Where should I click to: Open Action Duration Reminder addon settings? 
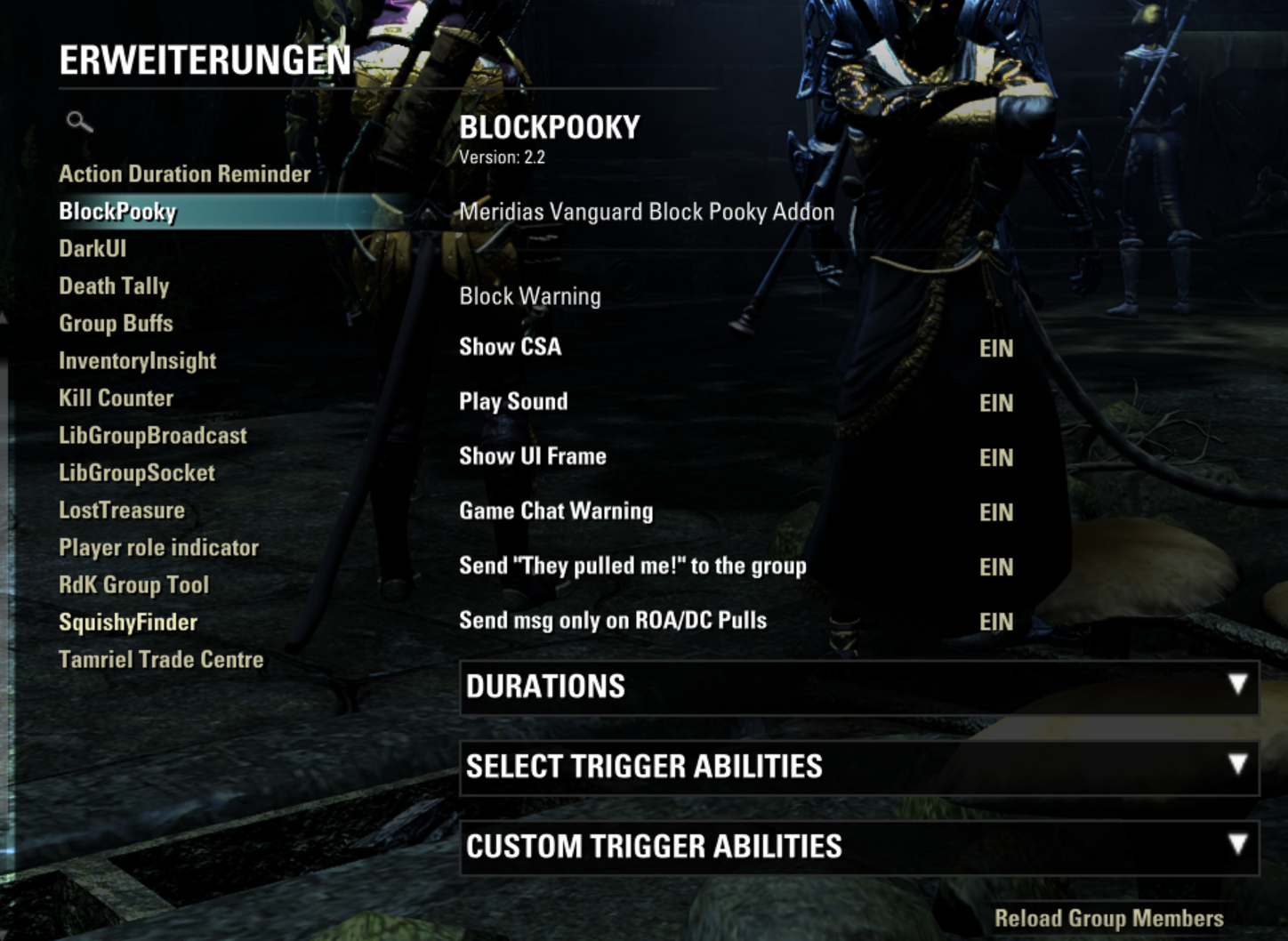184,174
